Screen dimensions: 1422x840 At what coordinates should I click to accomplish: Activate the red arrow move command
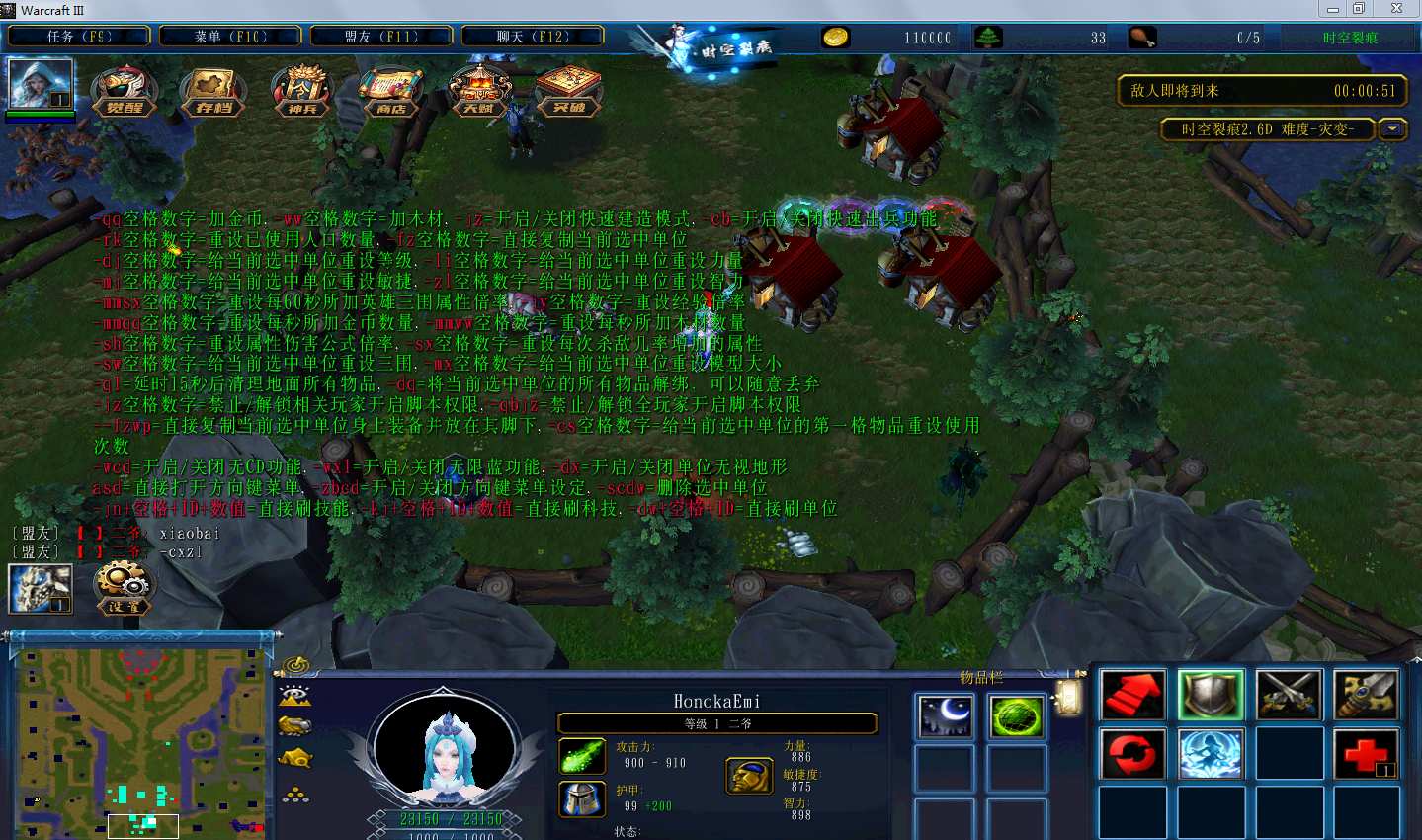point(1132,695)
